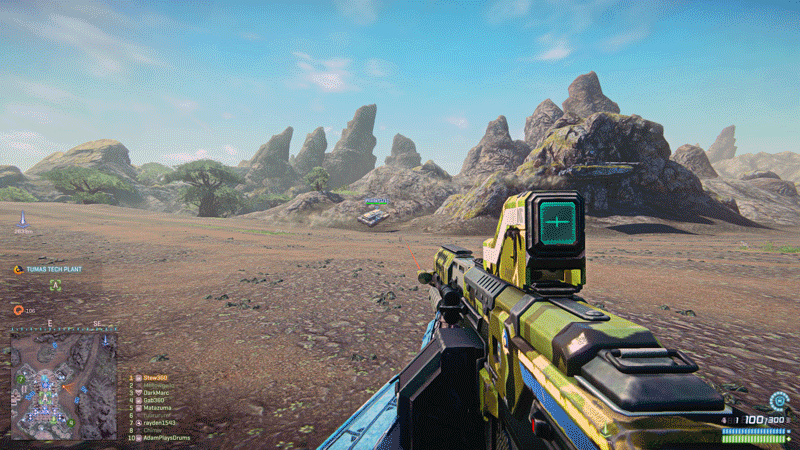
Task: Select squad member Stew360
Action: click(155, 378)
